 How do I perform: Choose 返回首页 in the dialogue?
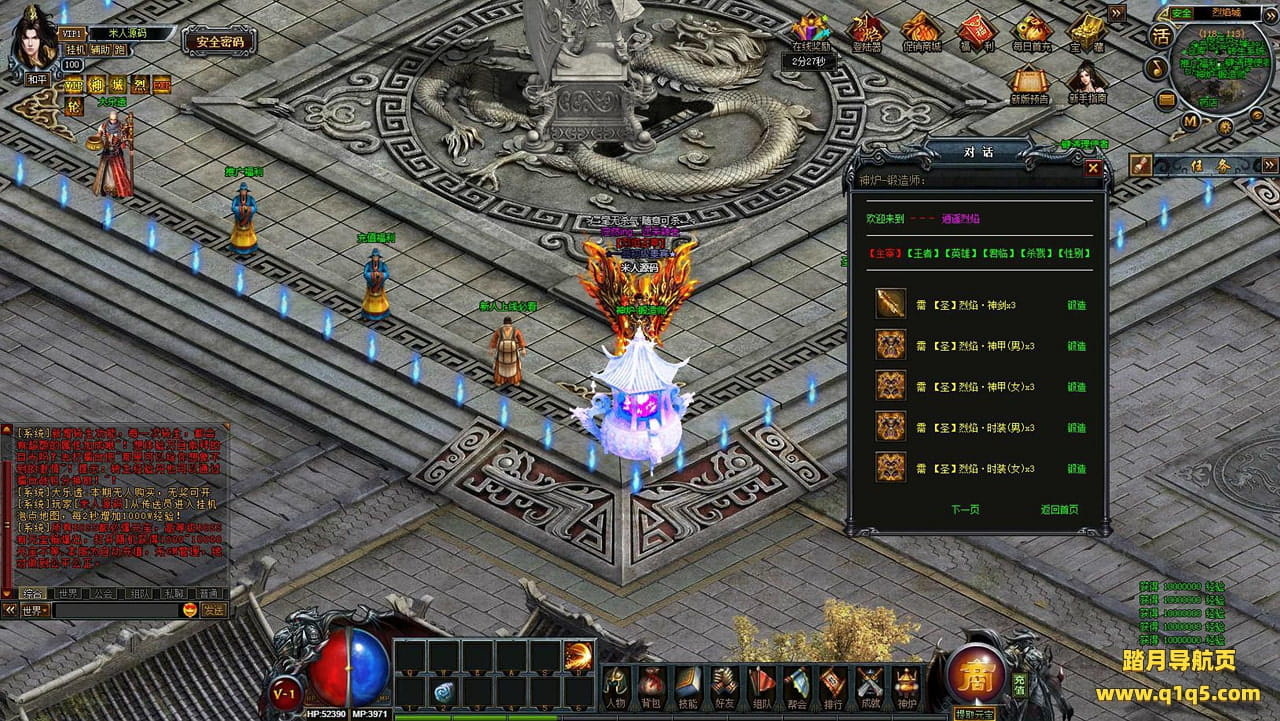coord(1059,509)
